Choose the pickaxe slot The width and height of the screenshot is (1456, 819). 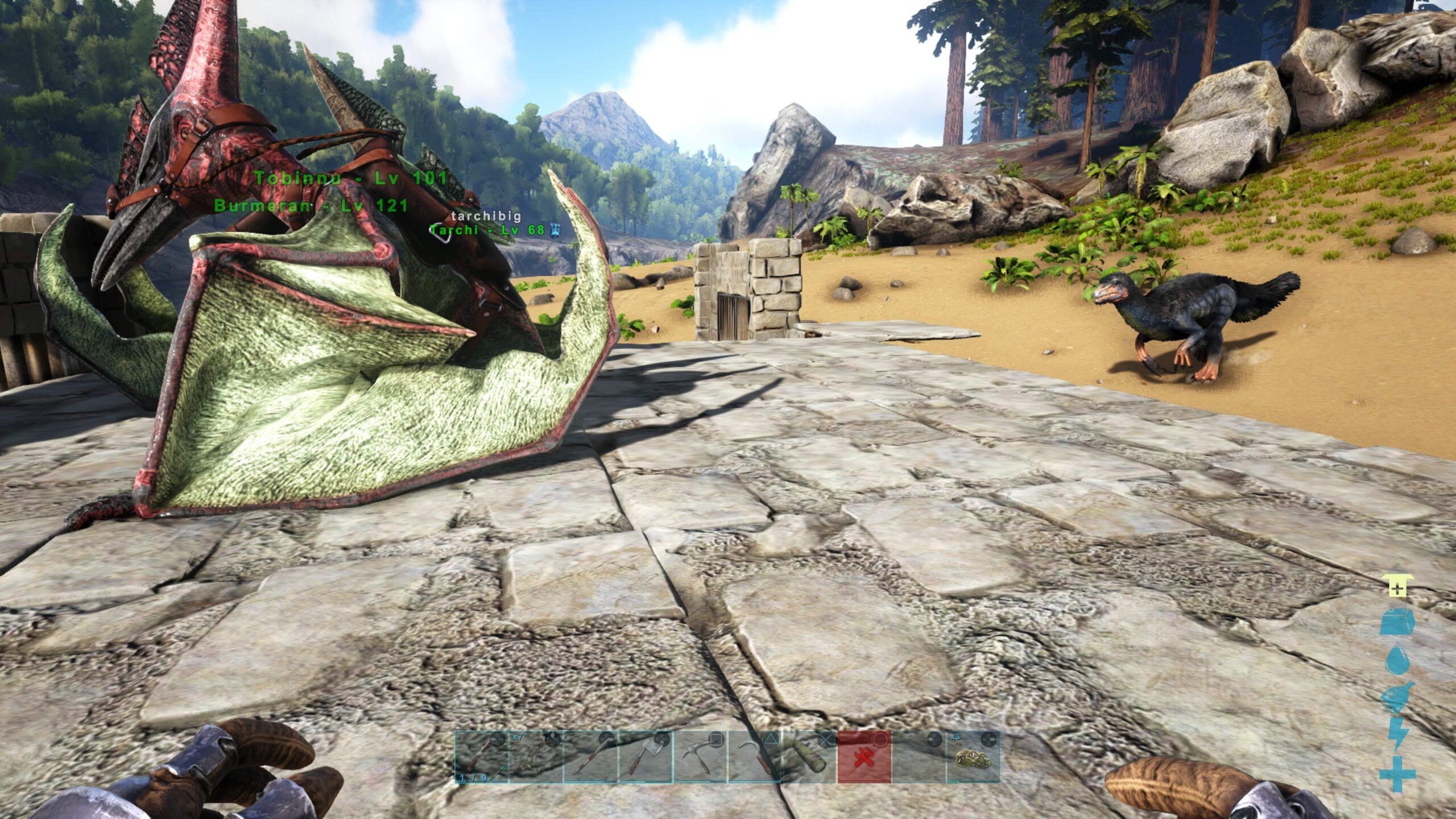[x=700, y=757]
